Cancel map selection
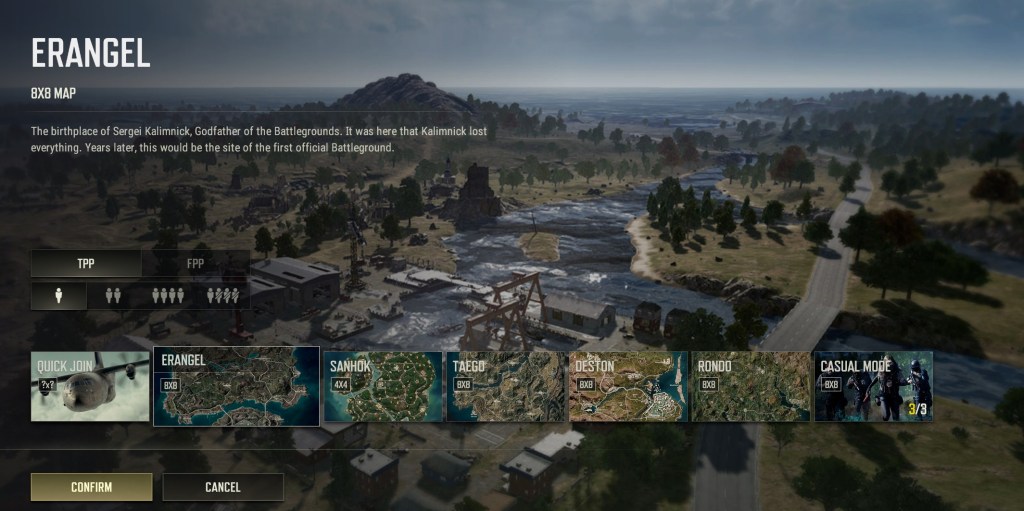 [x=222, y=487]
